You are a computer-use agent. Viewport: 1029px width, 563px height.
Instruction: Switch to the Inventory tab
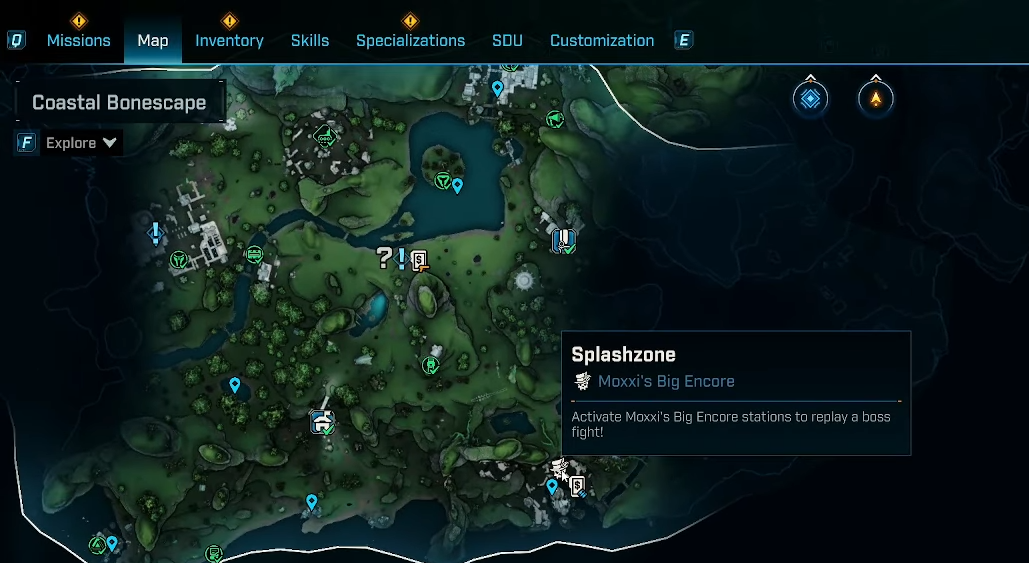click(229, 41)
